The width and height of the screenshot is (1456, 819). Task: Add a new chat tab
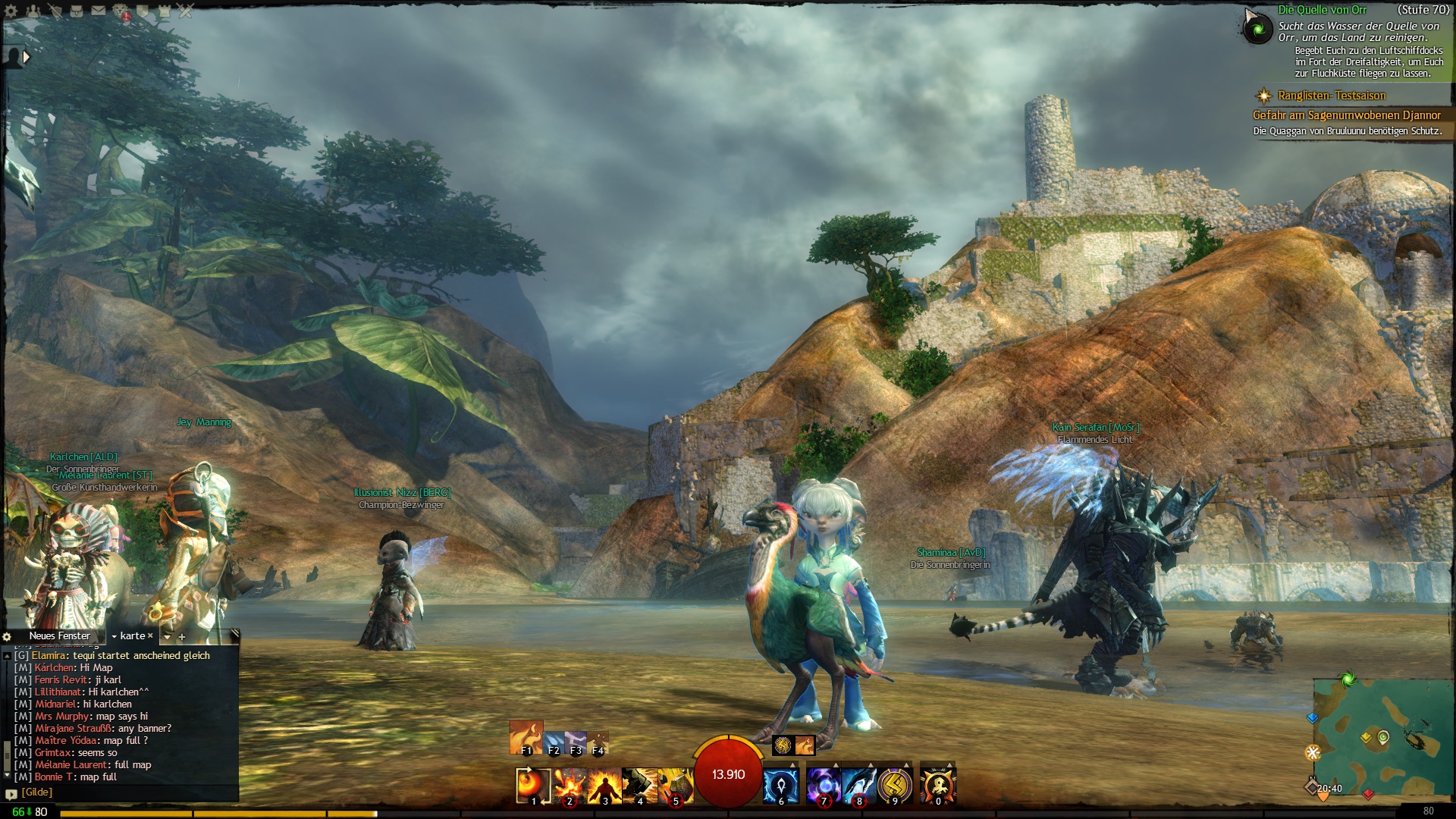coord(182,637)
